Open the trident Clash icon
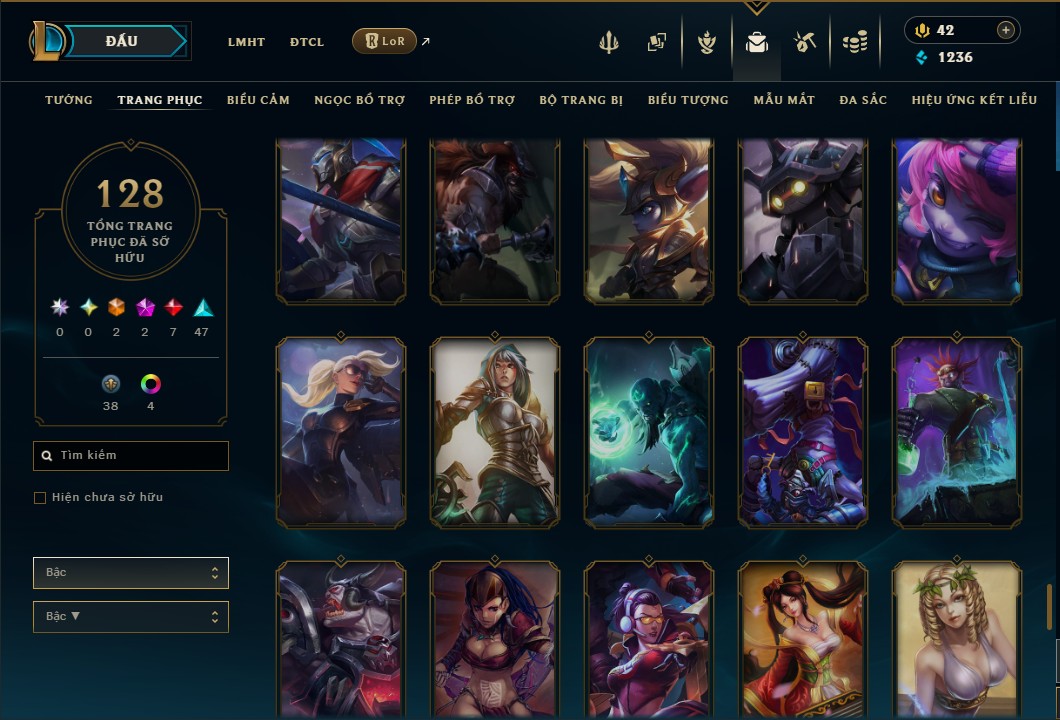This screenshot has width=1060, height=720. coord(609,42)
